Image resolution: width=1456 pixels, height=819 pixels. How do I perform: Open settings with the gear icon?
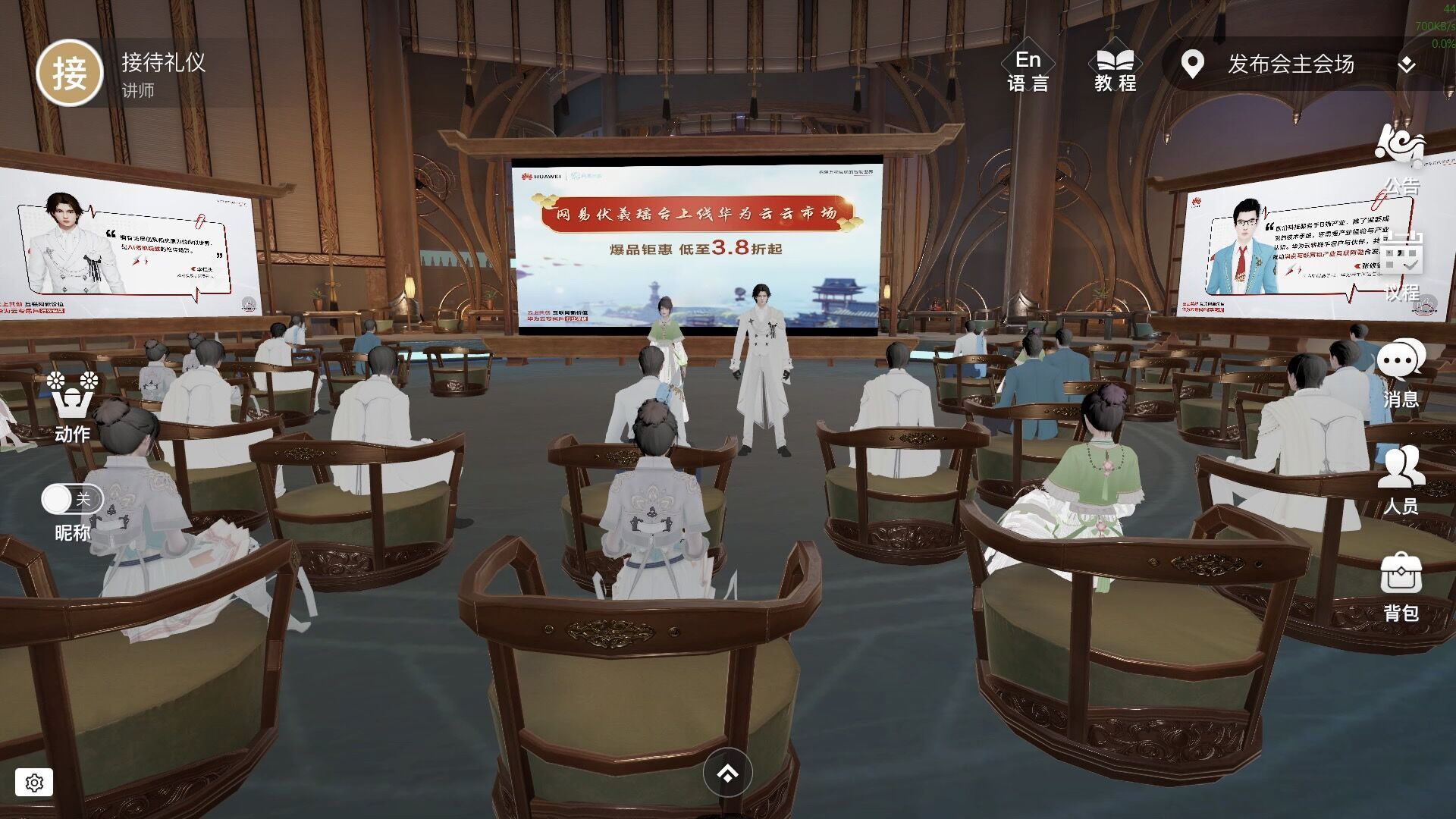point(34,783)
